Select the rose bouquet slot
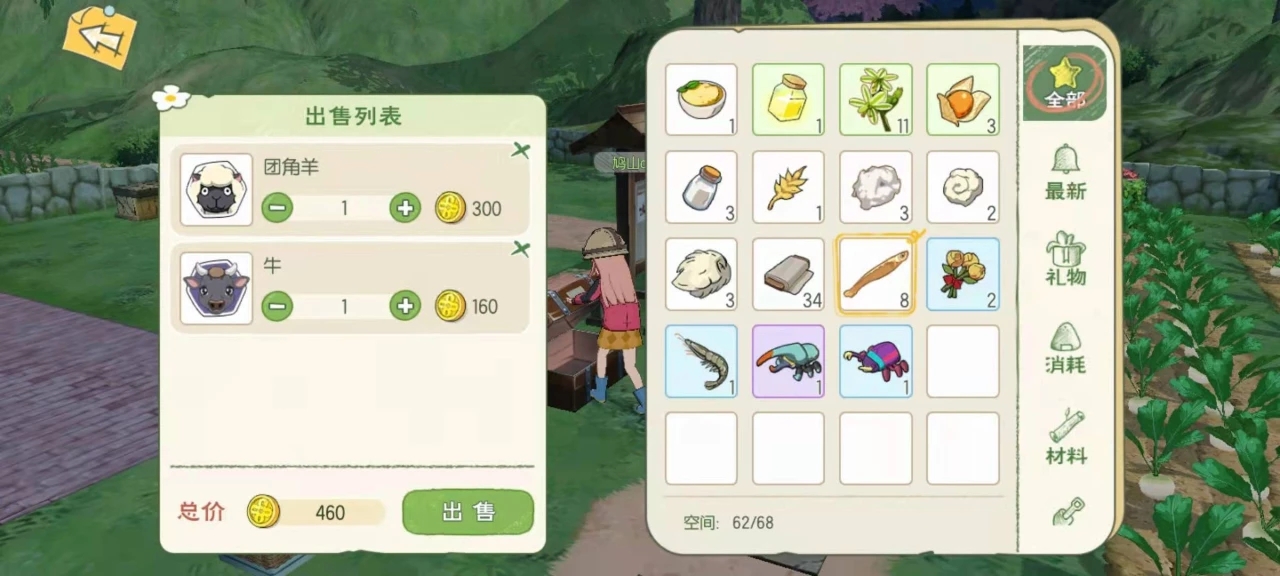 [x=962, y=274]
